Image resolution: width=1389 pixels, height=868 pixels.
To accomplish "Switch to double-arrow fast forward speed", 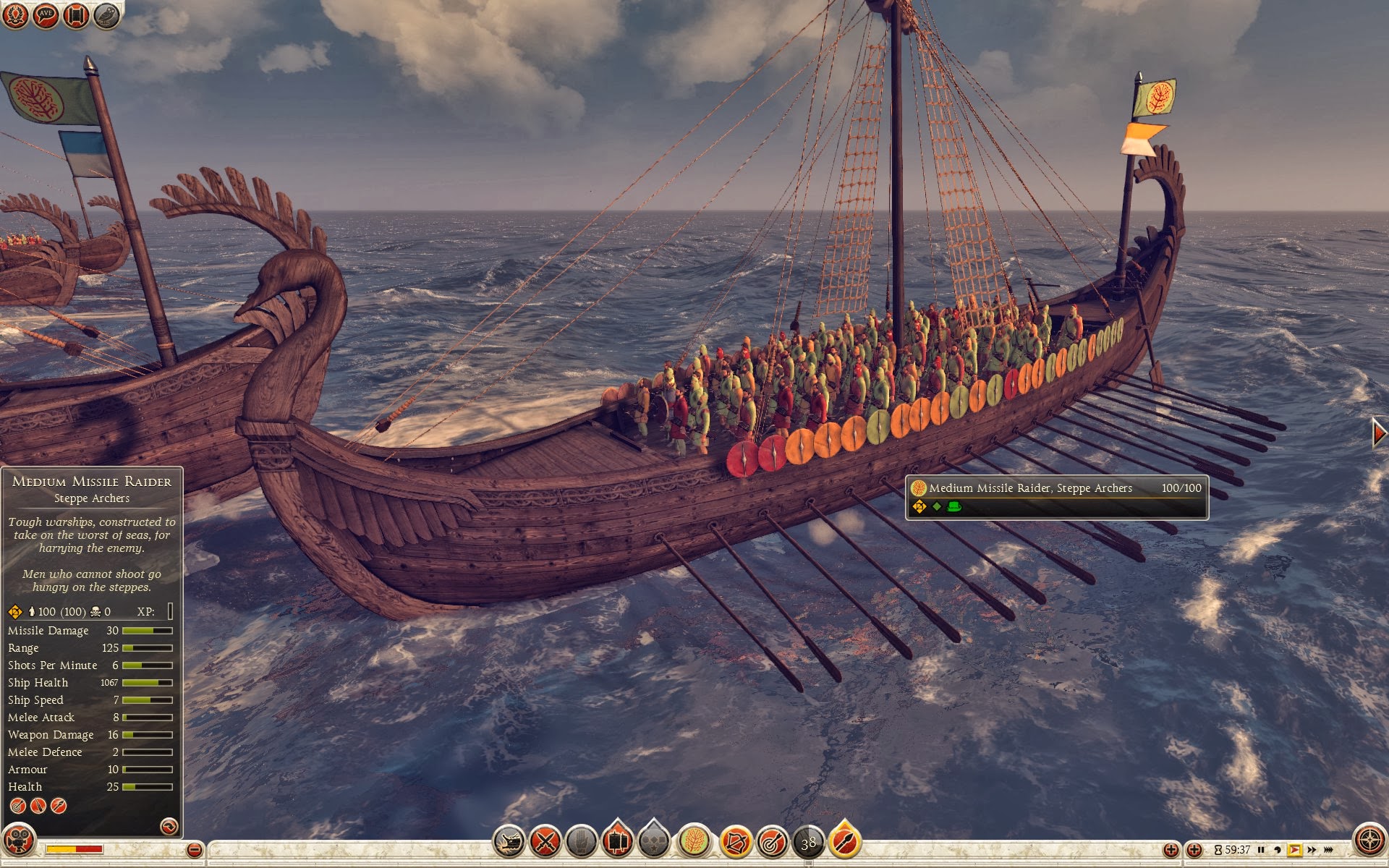I will 1312,850.
